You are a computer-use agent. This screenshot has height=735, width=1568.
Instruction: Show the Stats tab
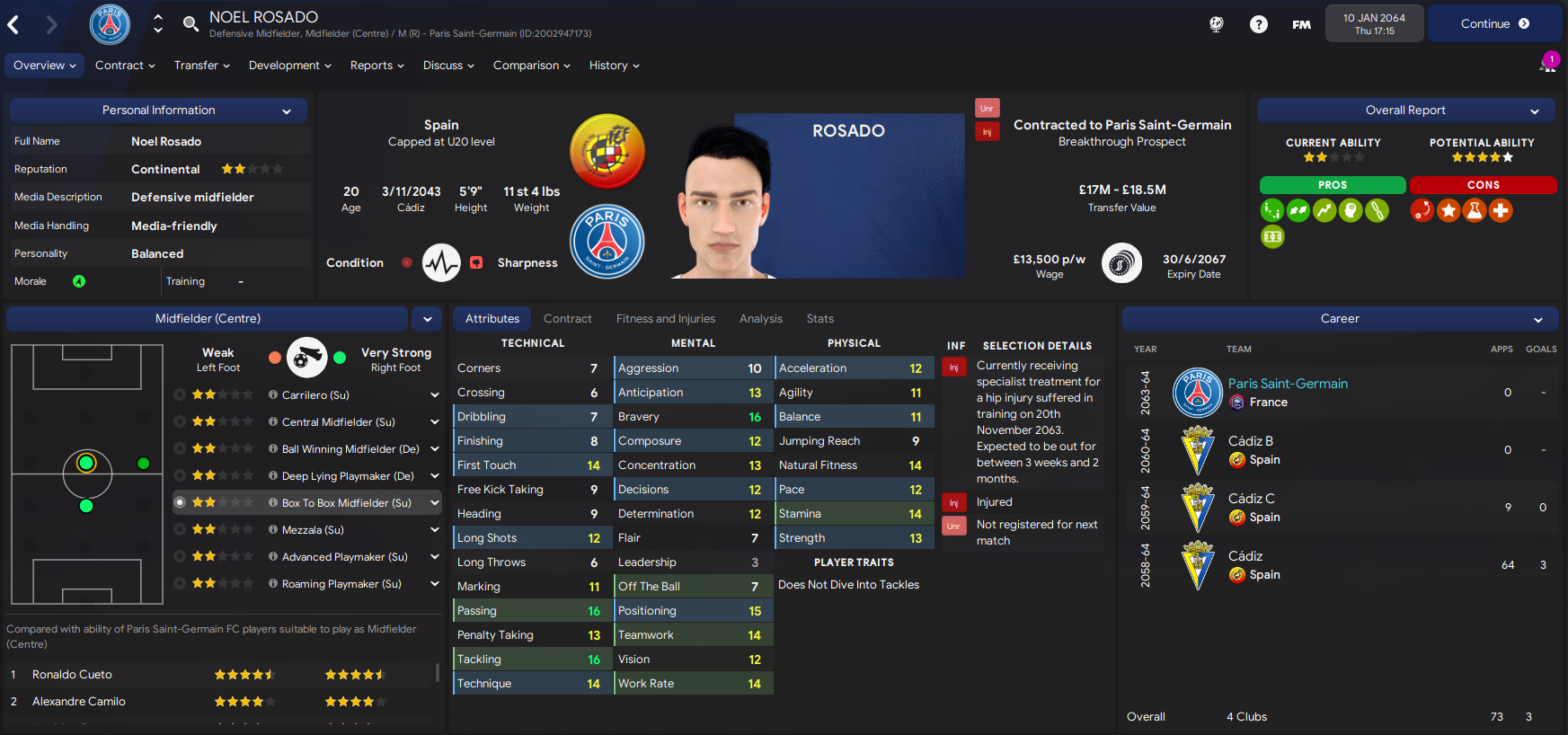[x=819, y=319]
